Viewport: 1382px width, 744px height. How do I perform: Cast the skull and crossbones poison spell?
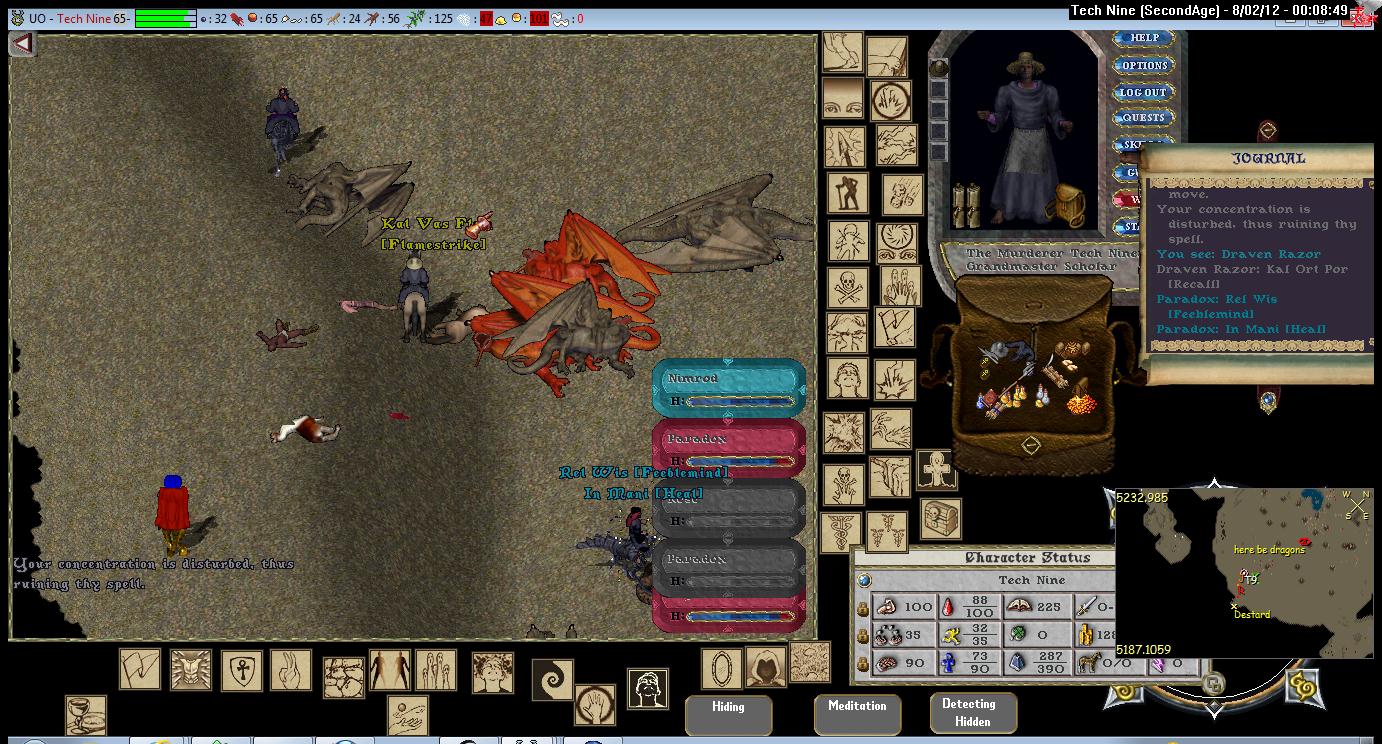(847, 289)
